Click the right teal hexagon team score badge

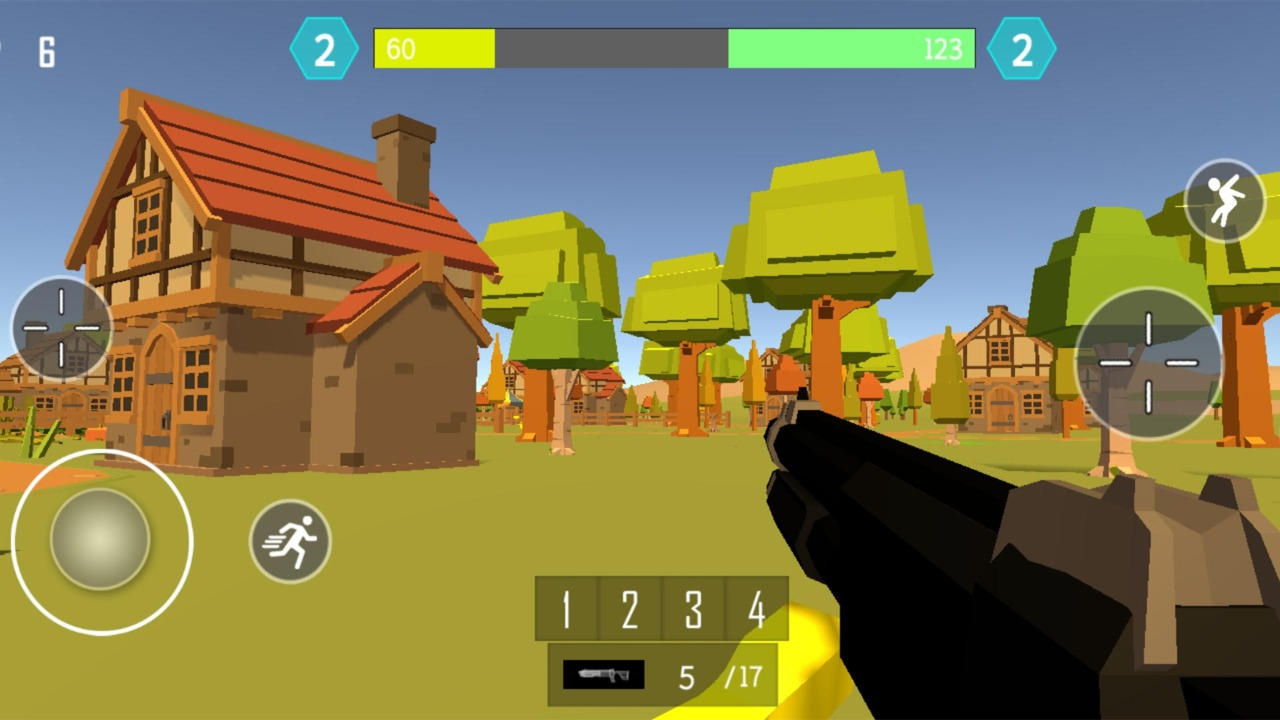1021,48
